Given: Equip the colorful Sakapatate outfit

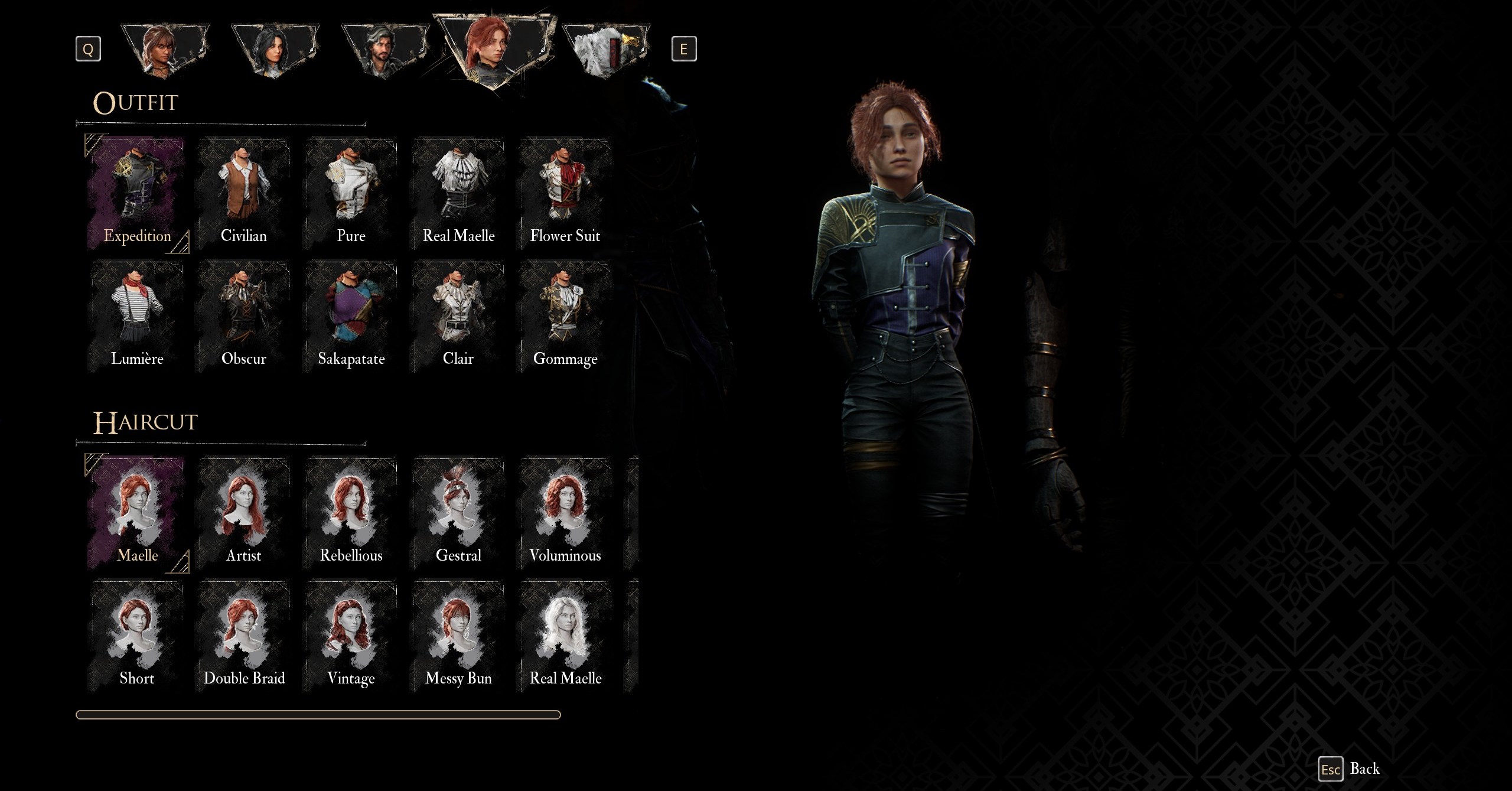Looking at the screenshot, I should tap(351, 318).
